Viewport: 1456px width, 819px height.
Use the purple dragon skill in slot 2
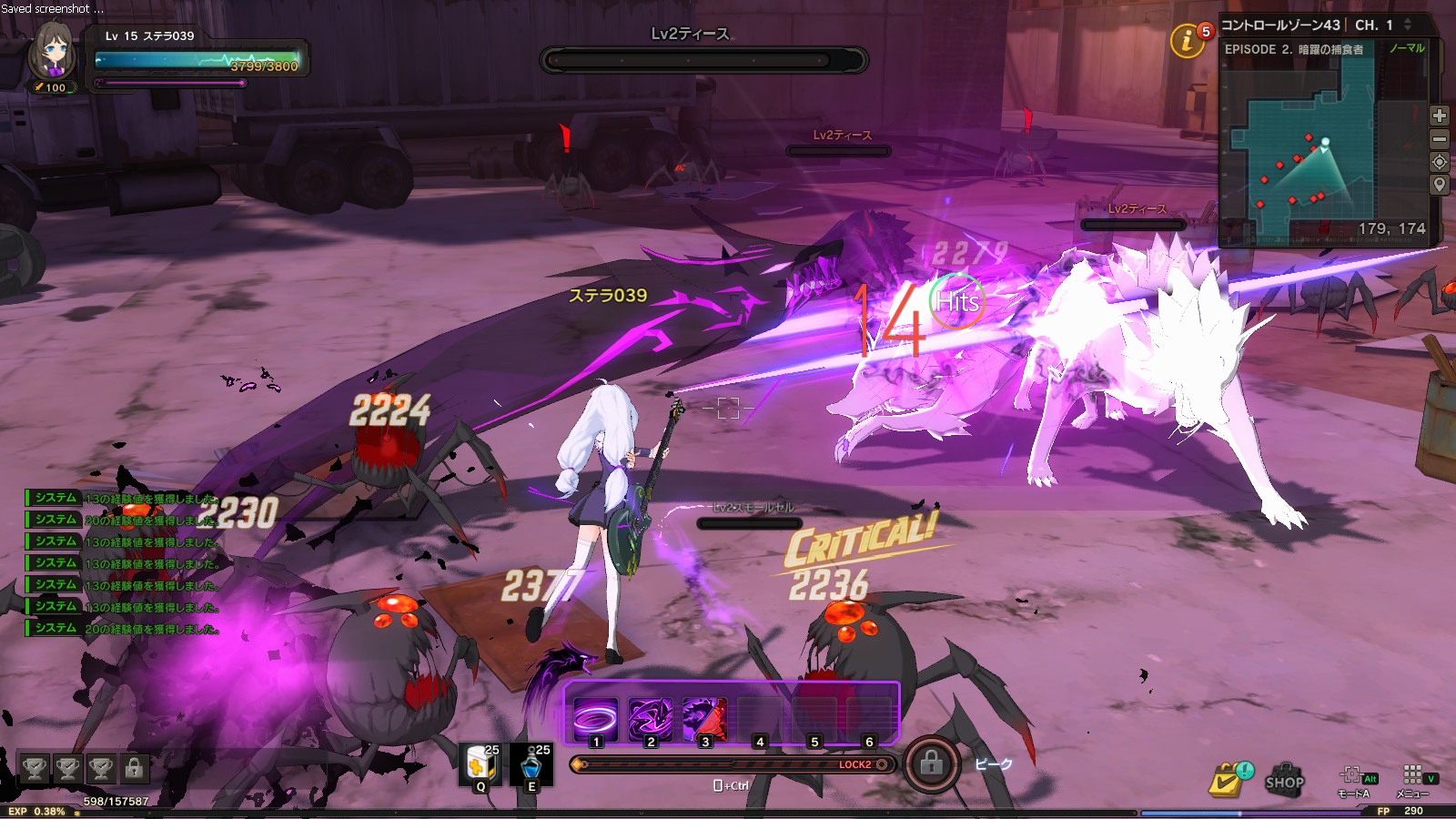click(x=651, y=719)
